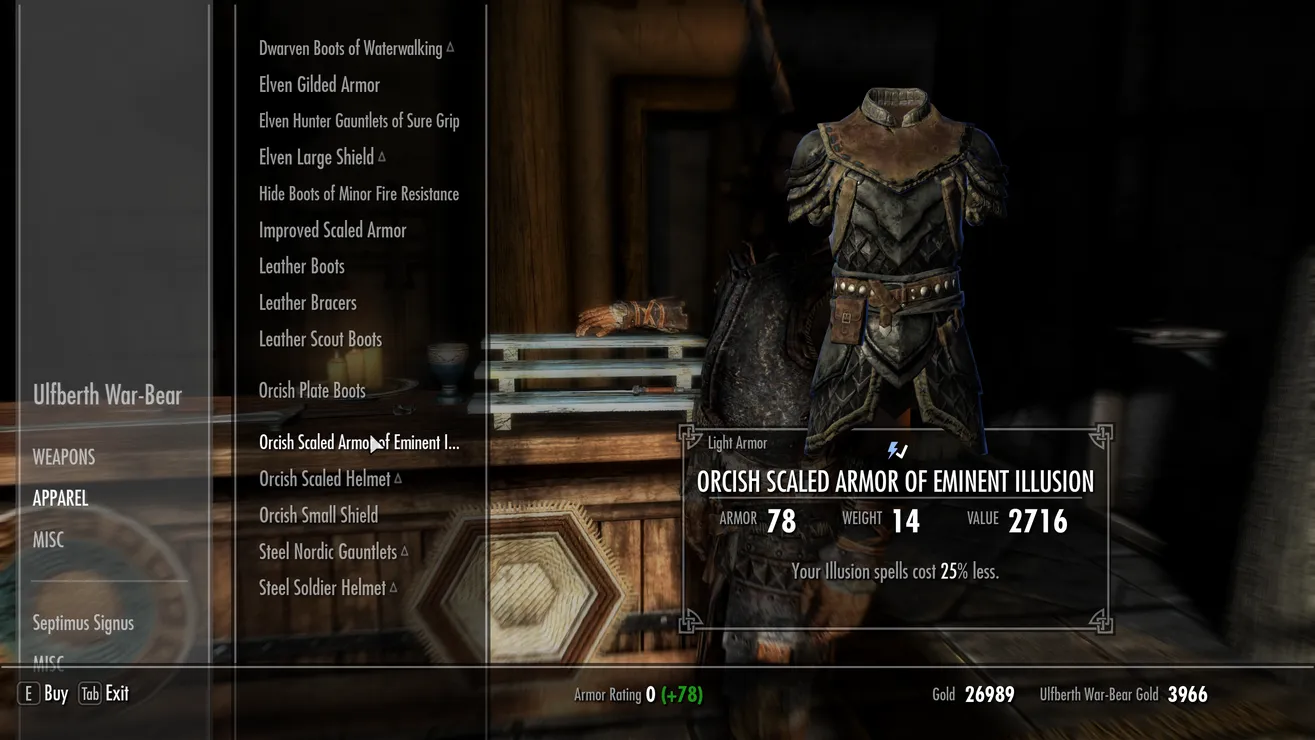
Task: Select Hide Boots of Minor Fire Resistance
Action: [x=359, y=194]
